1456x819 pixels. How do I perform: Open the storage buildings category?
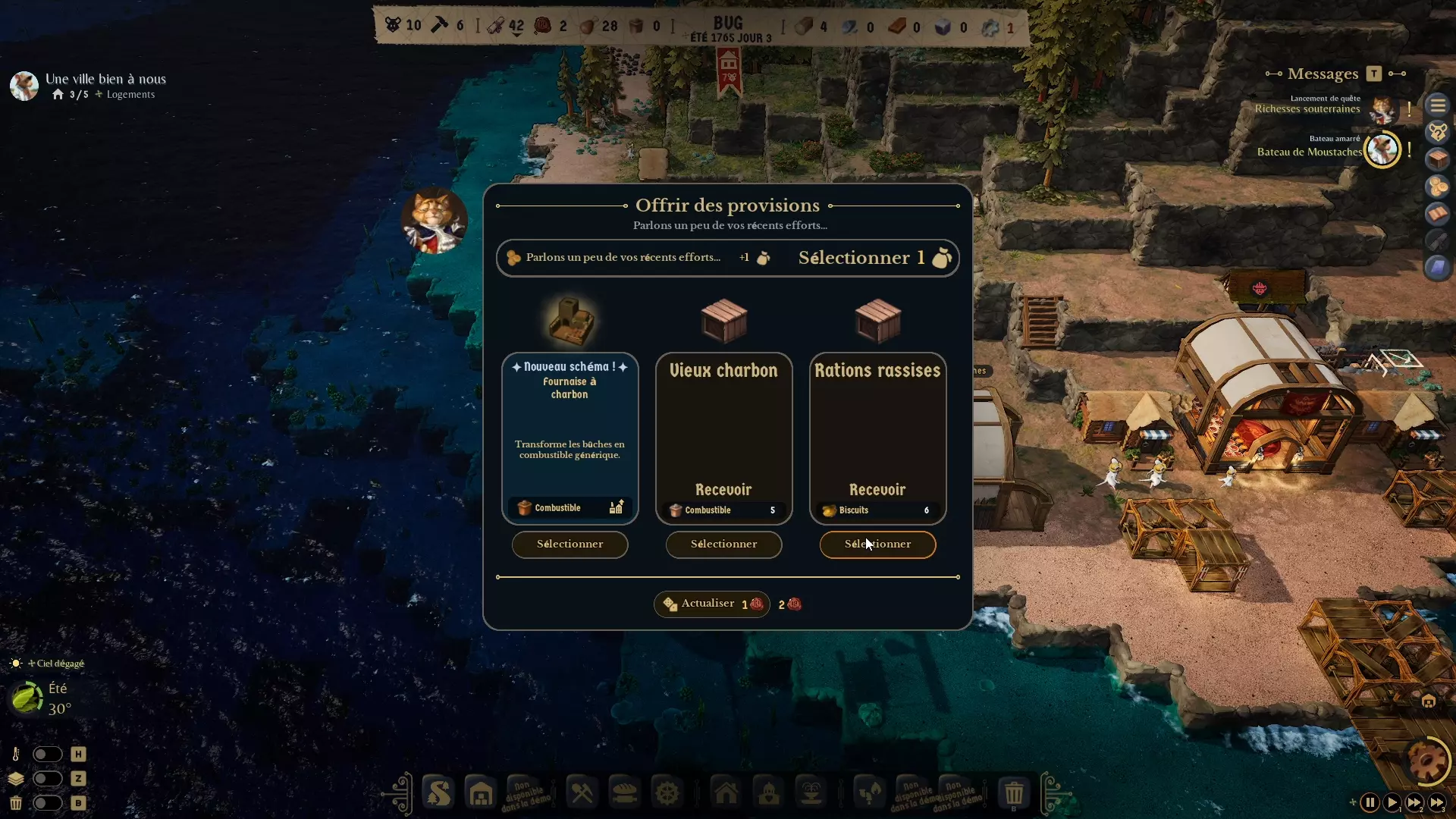481,792
